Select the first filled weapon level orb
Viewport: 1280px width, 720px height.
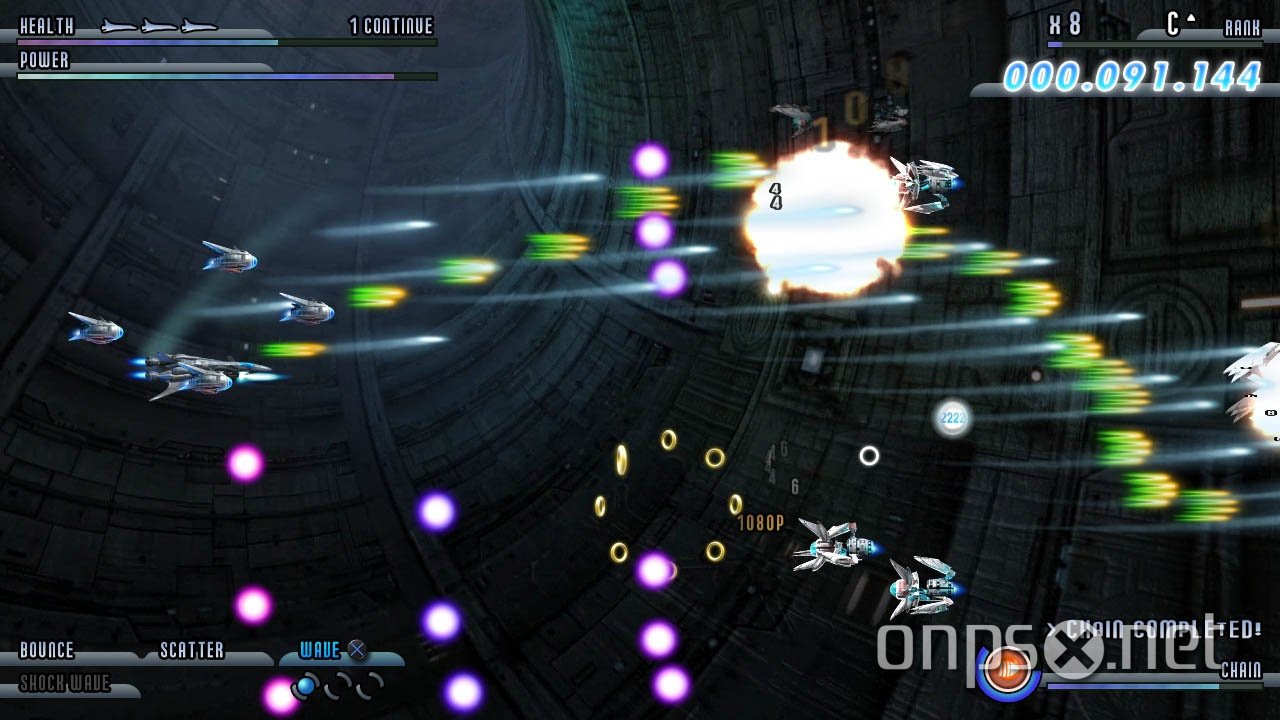tap(307, 686)
